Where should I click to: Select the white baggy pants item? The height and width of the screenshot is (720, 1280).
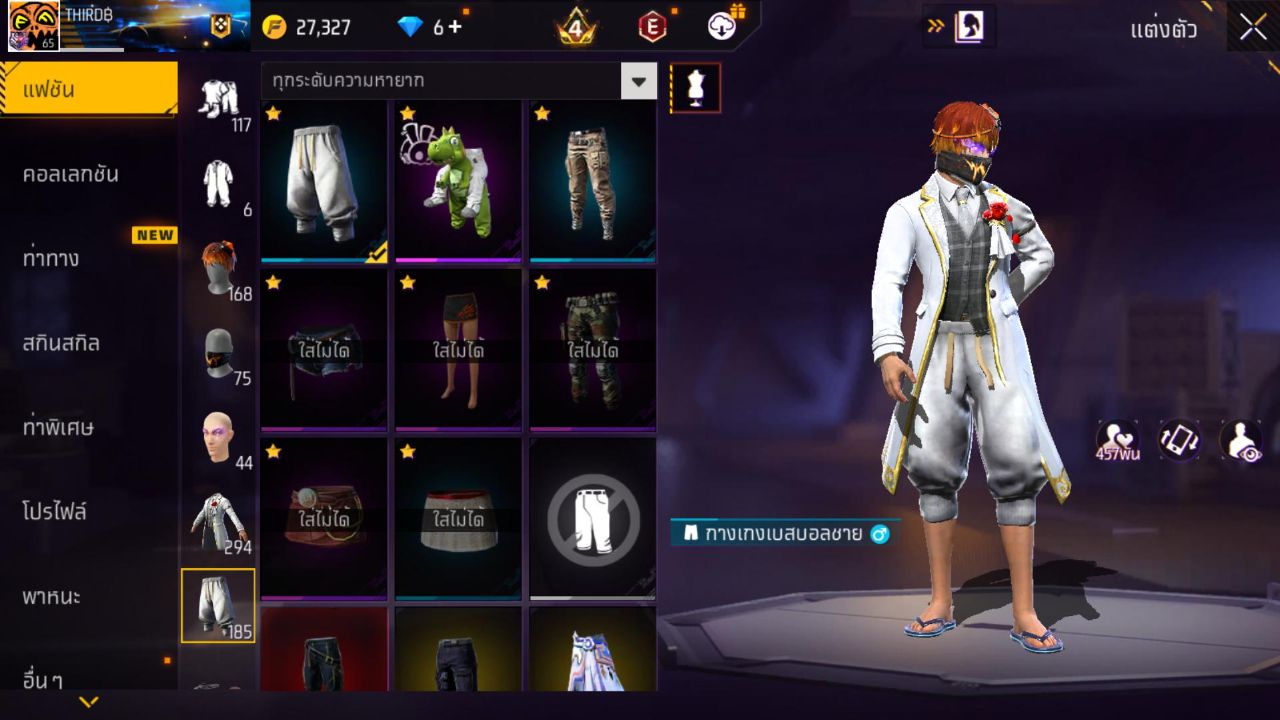323,181
